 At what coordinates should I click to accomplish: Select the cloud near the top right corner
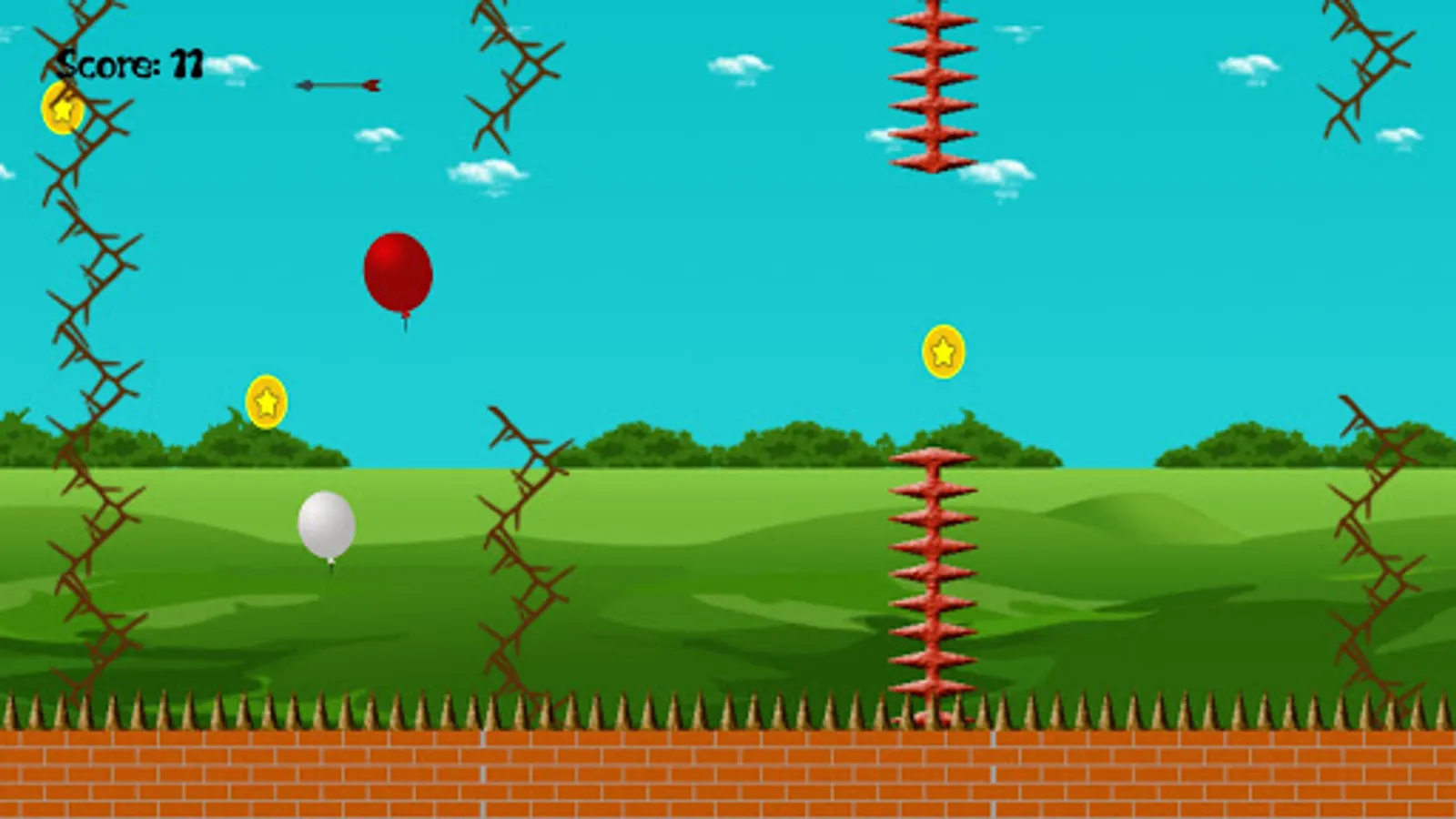point(1250,66)
